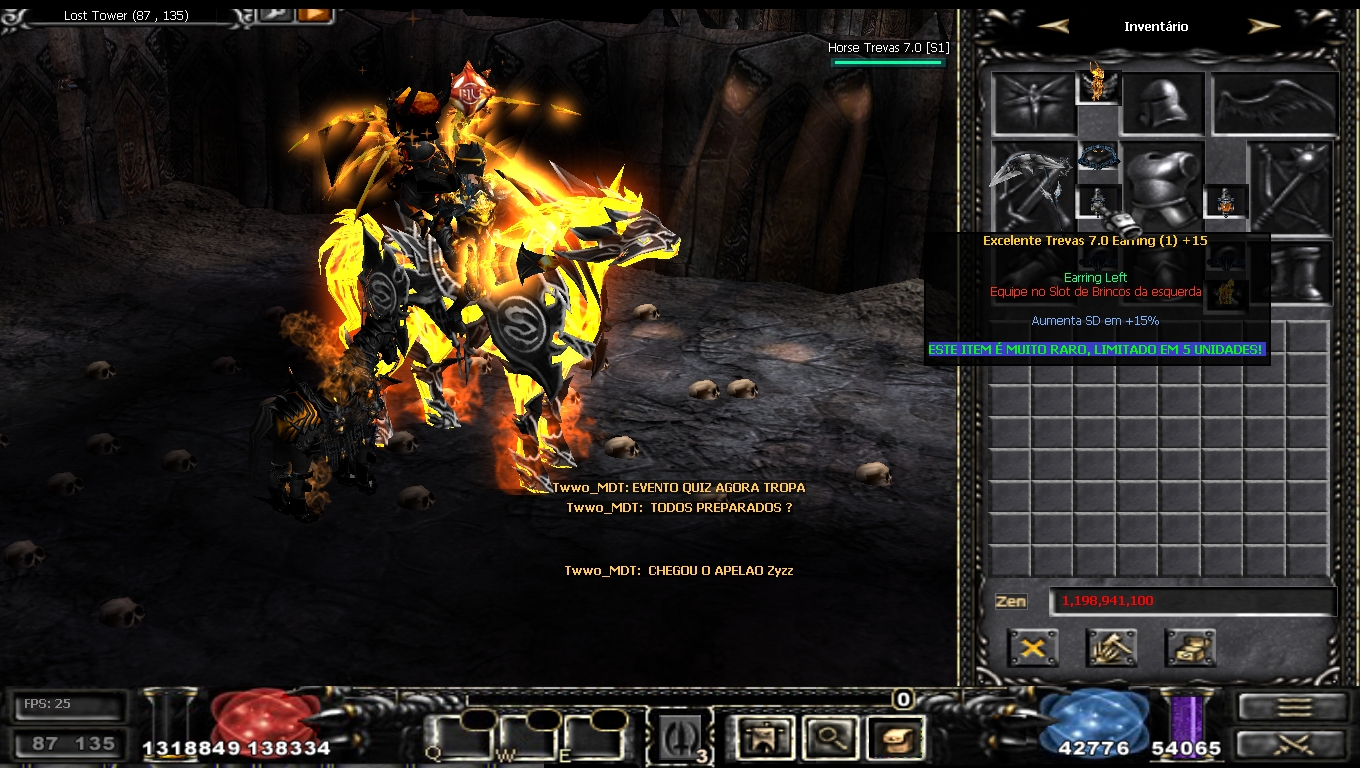Select the equipped blue necklace slot
1360x768 pixels.
pyautogui.click(x=1098, y=158)
